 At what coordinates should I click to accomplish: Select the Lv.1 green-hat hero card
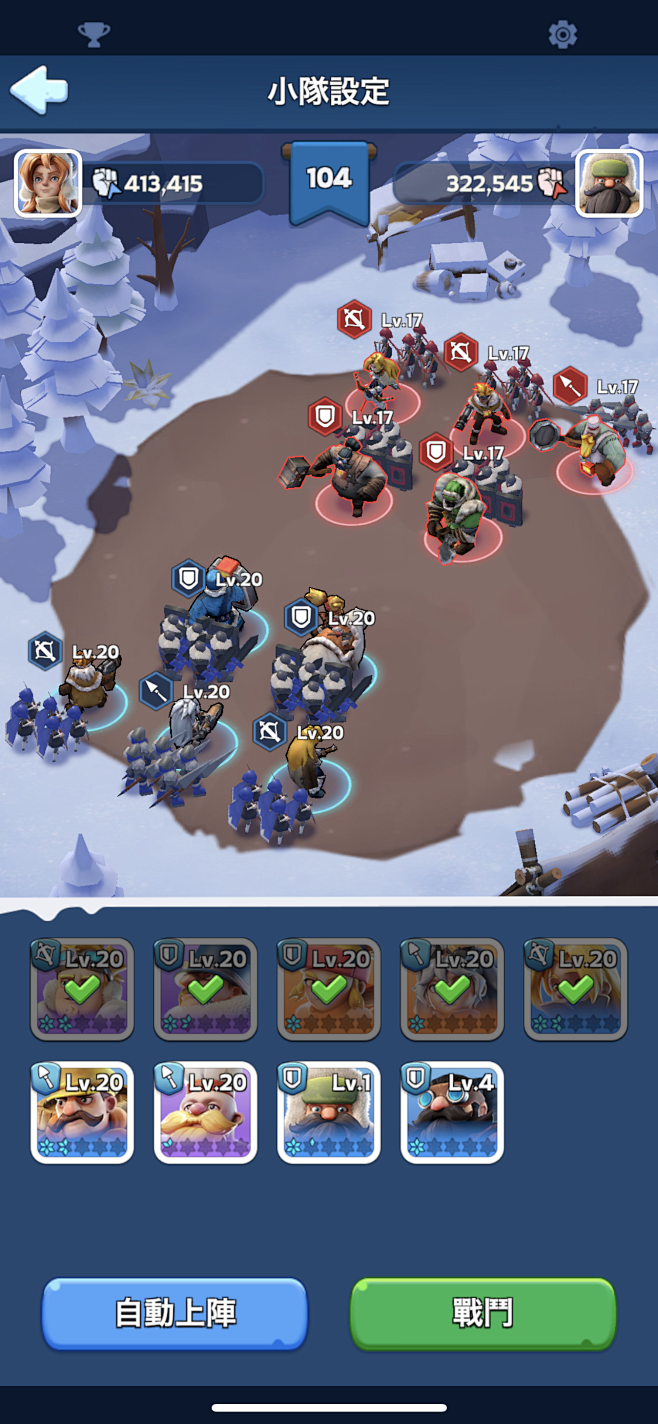[328, 1112]
